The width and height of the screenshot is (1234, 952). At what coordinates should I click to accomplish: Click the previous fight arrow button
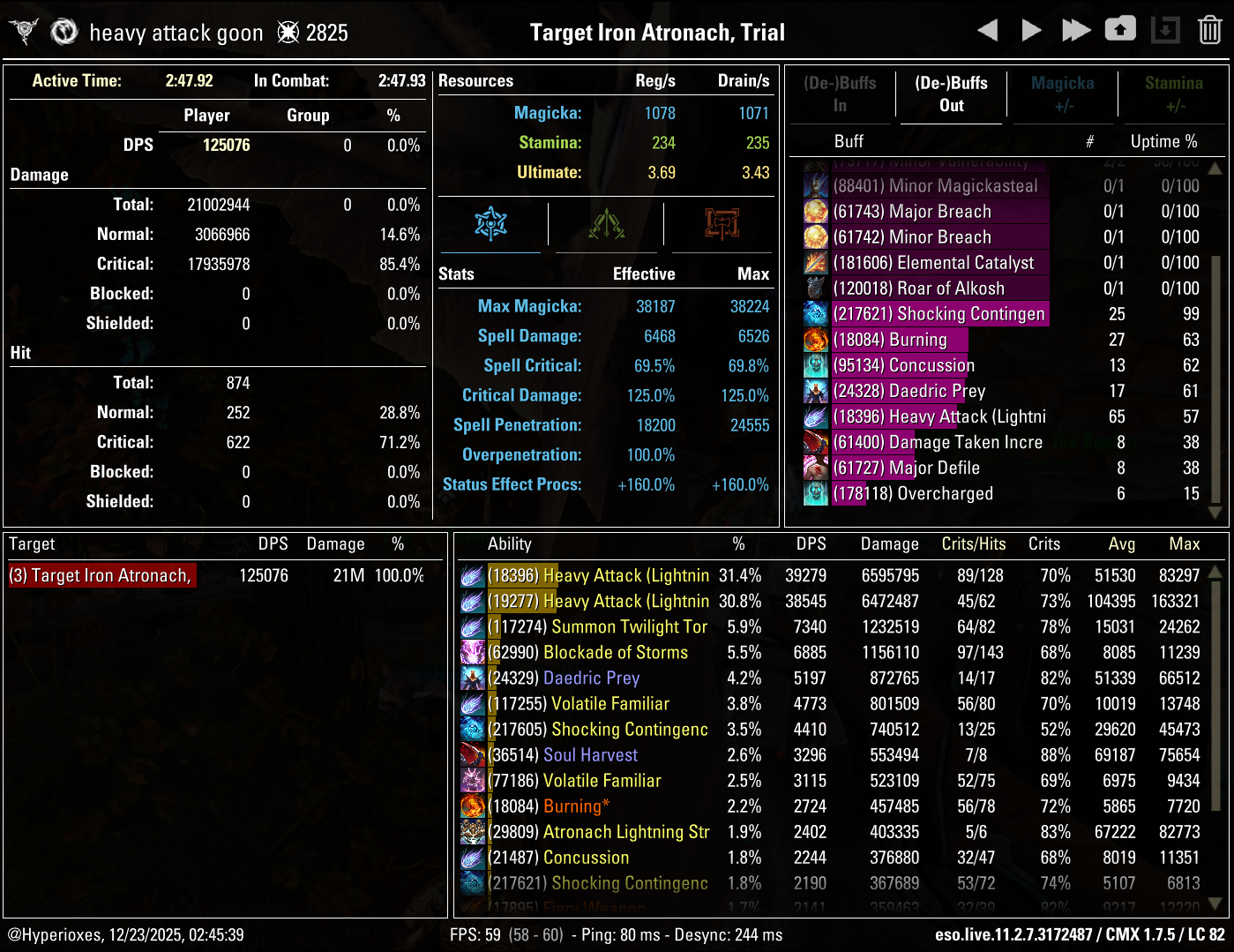[x=987, y=29]
